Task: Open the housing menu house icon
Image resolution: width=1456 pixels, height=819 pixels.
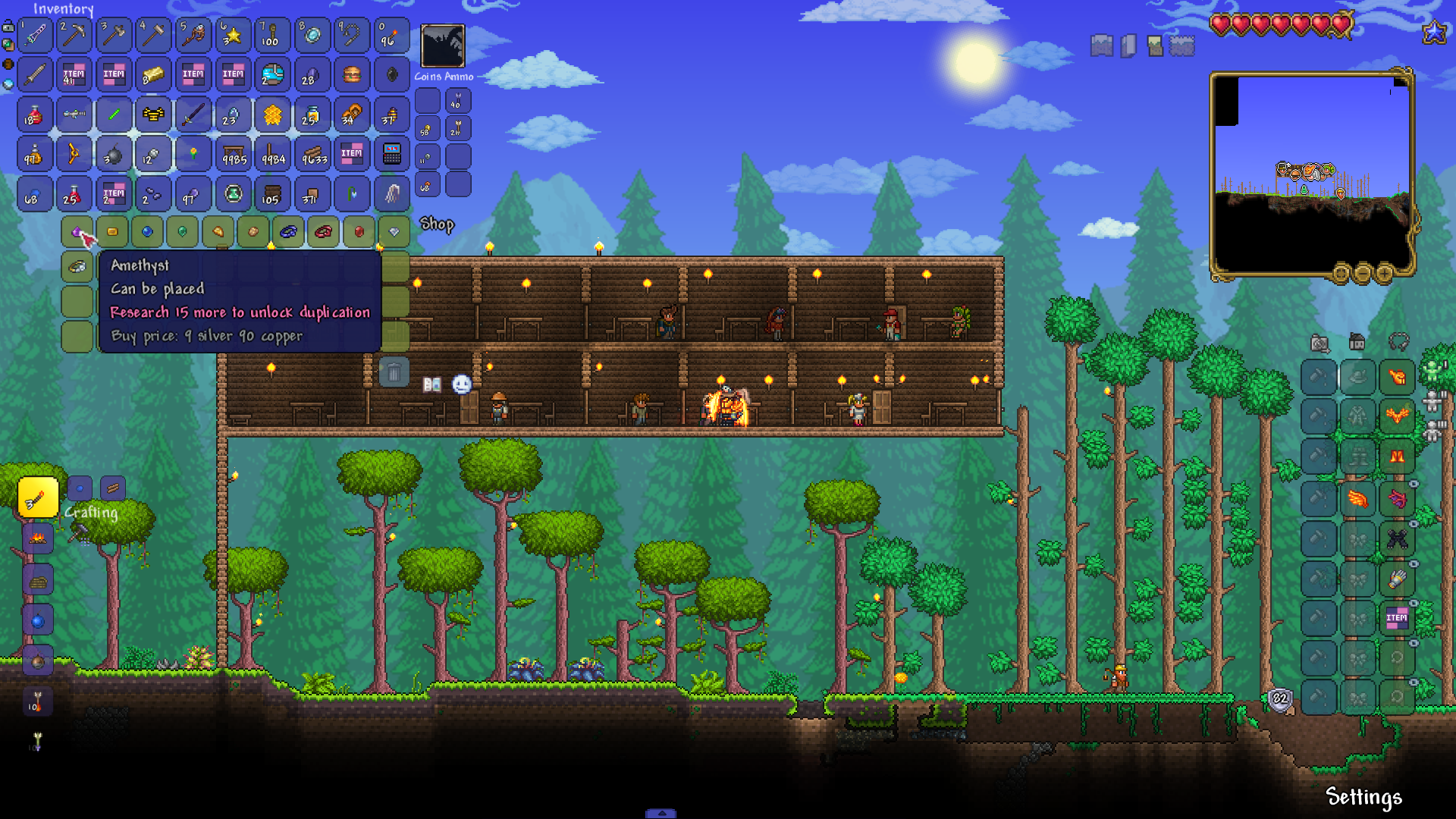Action: 1357,342
